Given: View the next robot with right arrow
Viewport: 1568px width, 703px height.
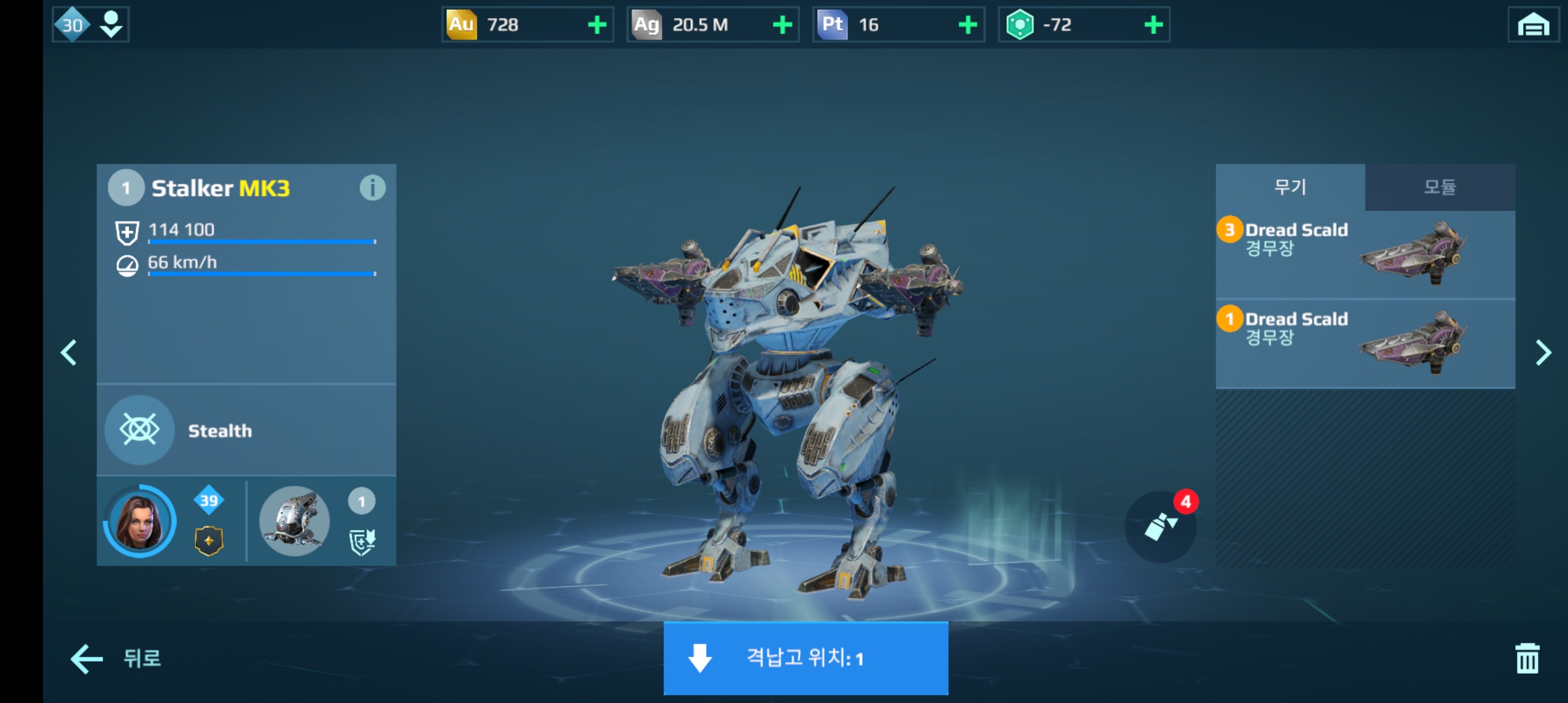Looking at the screenshot, I should coord(1543,353).
